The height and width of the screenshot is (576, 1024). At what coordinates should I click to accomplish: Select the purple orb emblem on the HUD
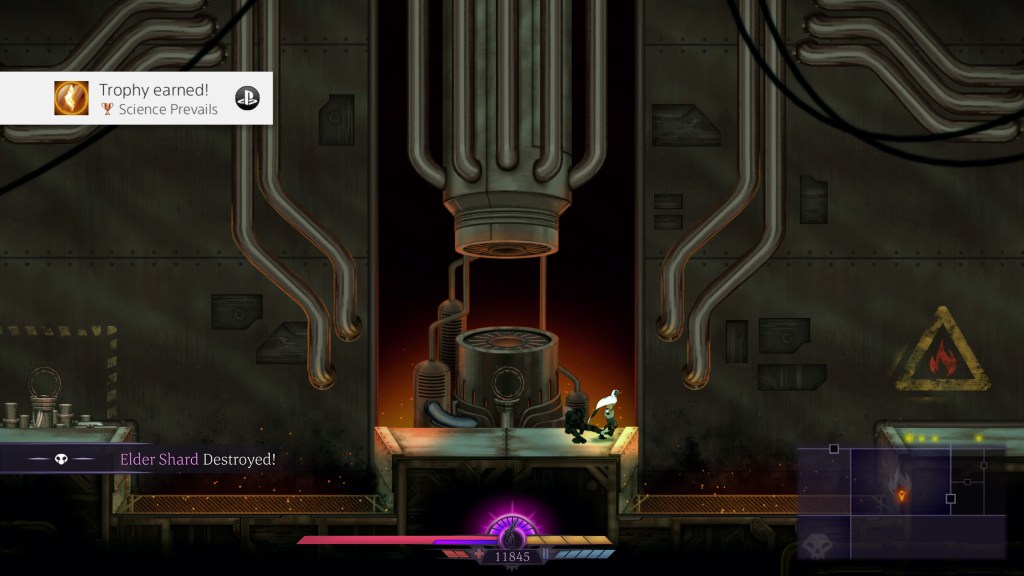tap(511, 528)
